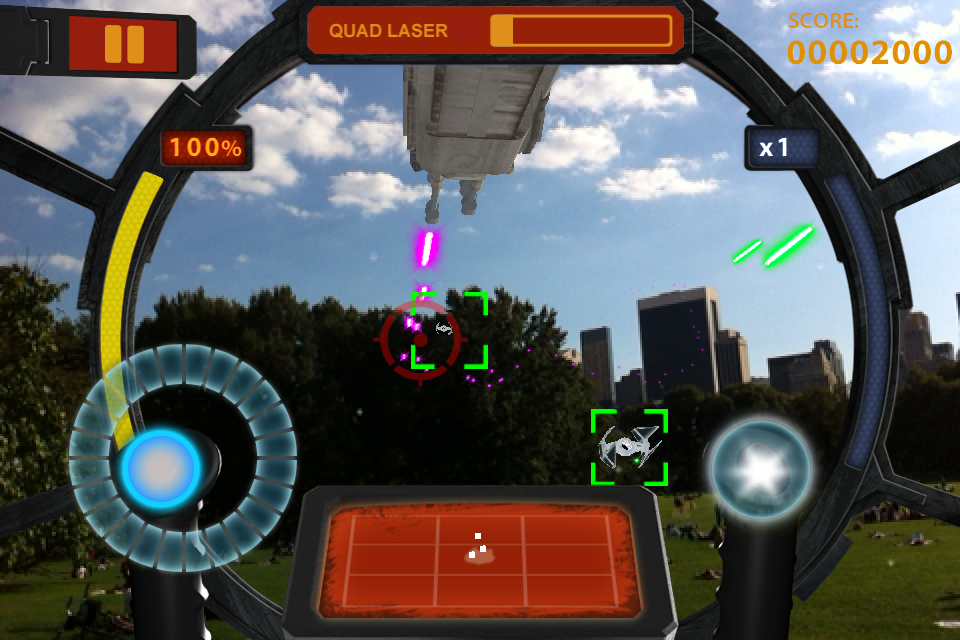The width and height of the screenshot is (960, 640).
Task: Pause the game with the pause button
Action: (124, 44)
